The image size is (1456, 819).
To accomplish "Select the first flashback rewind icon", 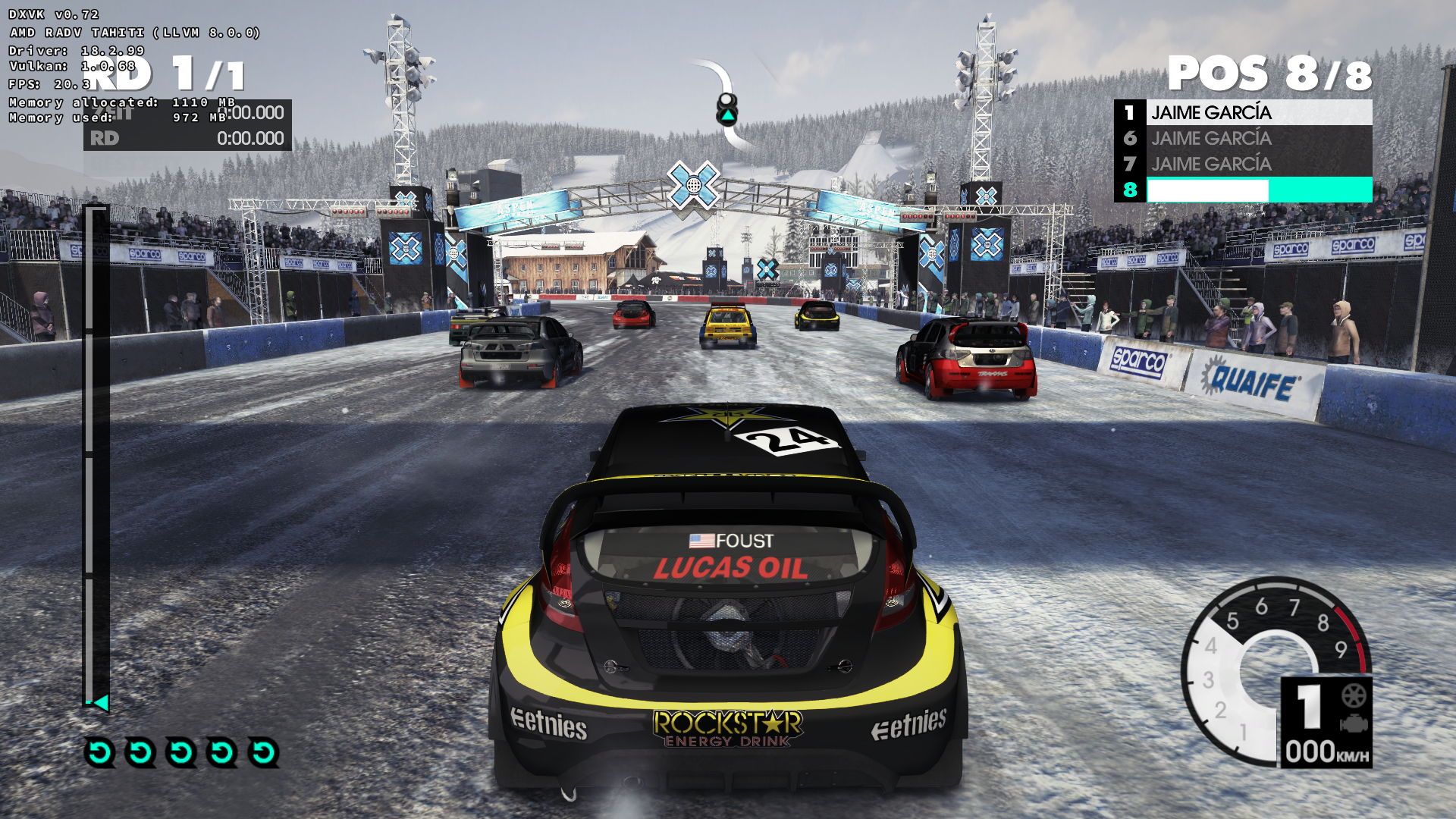I will coord(99,752).
